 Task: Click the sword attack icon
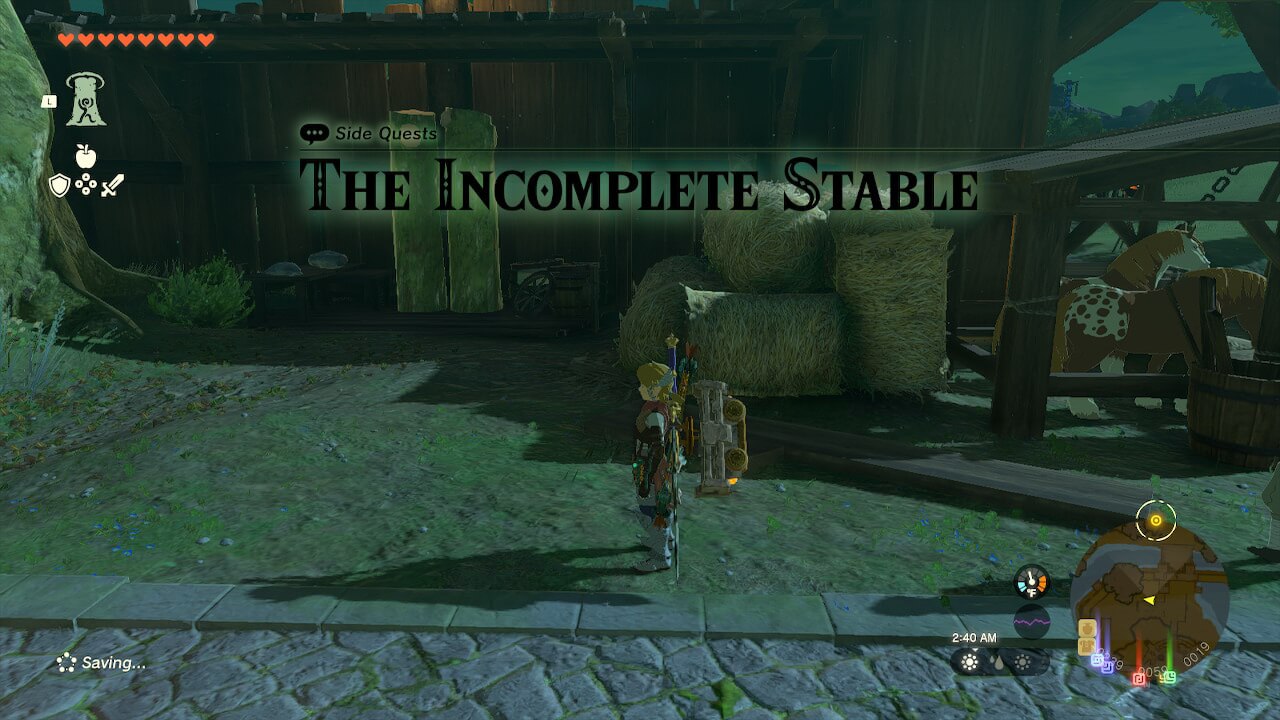click(x=112, y=185)
